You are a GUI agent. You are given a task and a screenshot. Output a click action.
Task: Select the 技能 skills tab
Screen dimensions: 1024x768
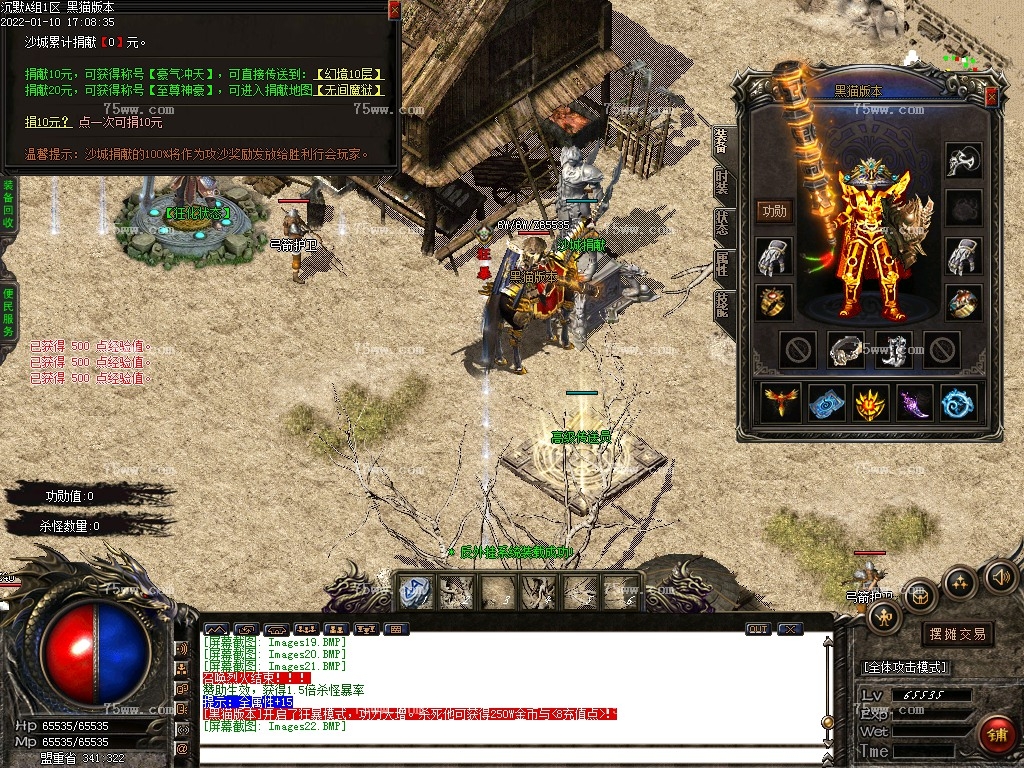click(x=722, y=305)
